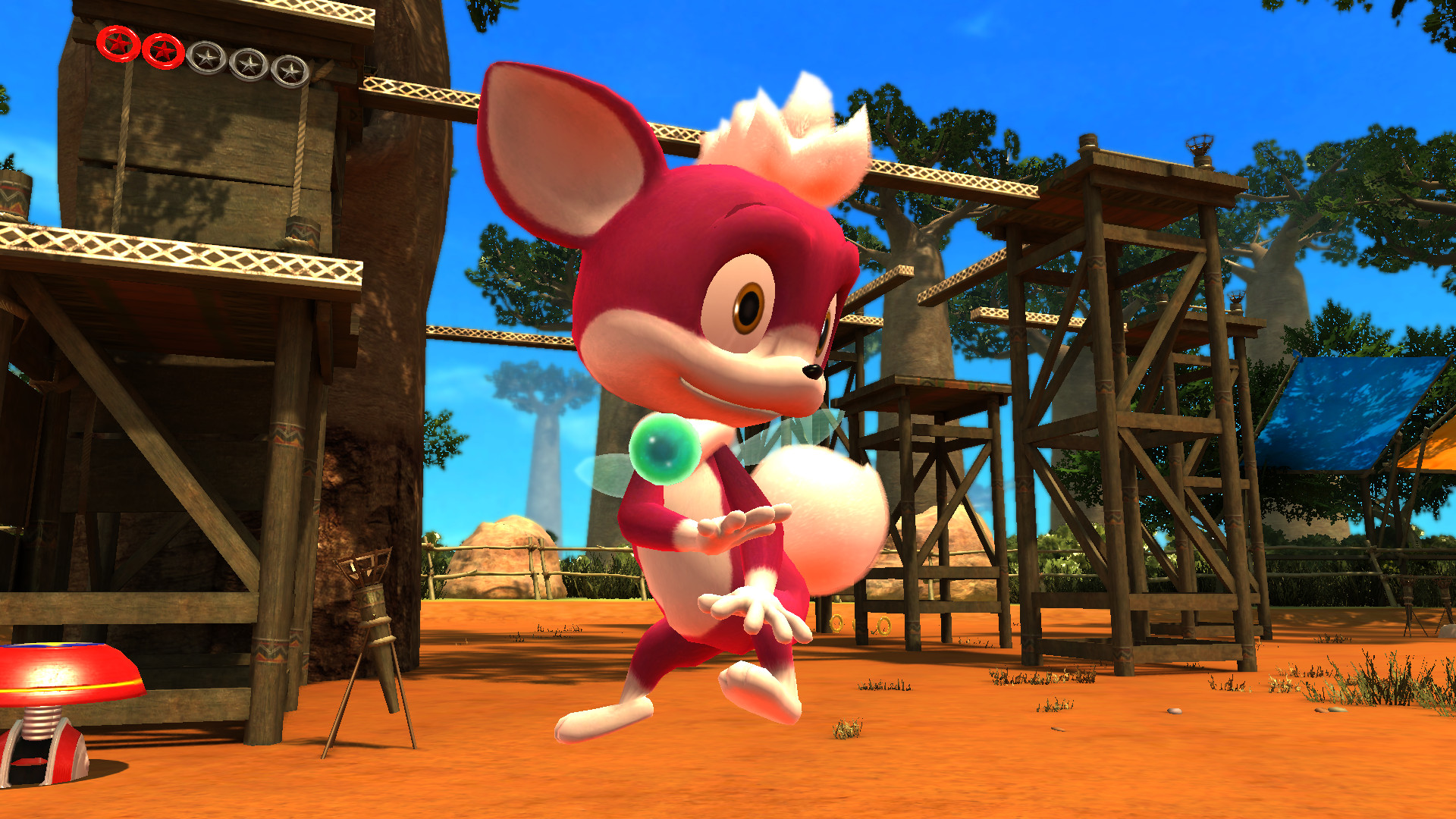
Task: Click the golden rings near the scaffolding
Action: (x=838, y=624)
